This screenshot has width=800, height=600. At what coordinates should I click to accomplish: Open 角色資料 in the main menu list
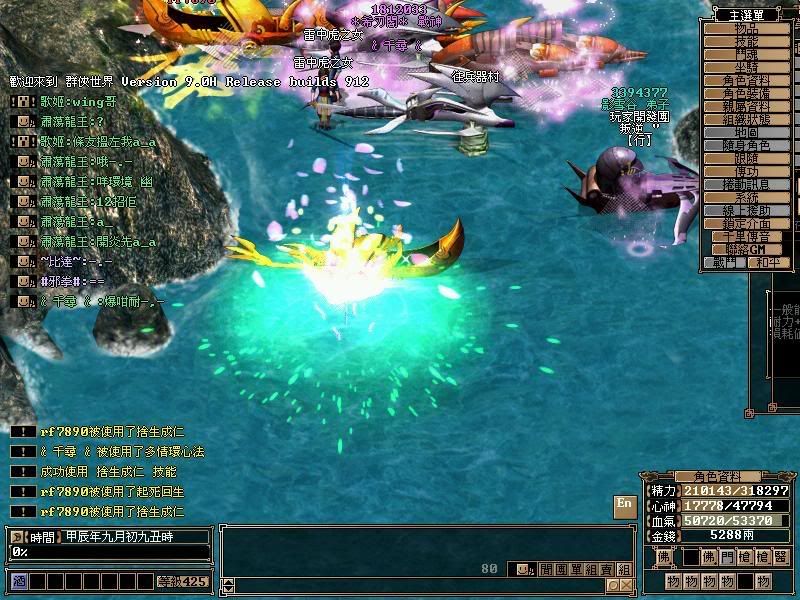pyautogui.click(x=747, y=81)
